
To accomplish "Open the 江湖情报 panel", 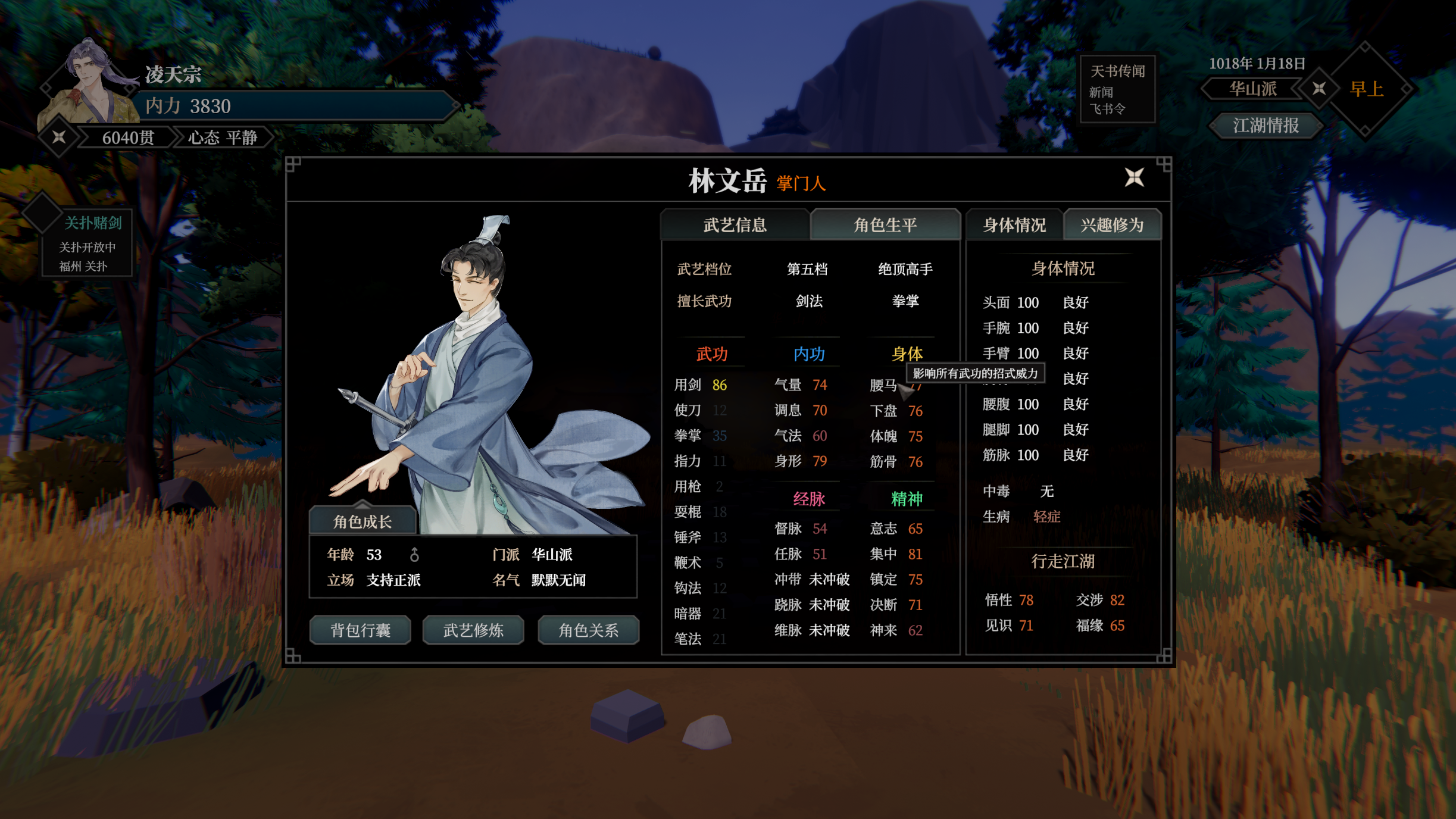I will (1266, 126).
